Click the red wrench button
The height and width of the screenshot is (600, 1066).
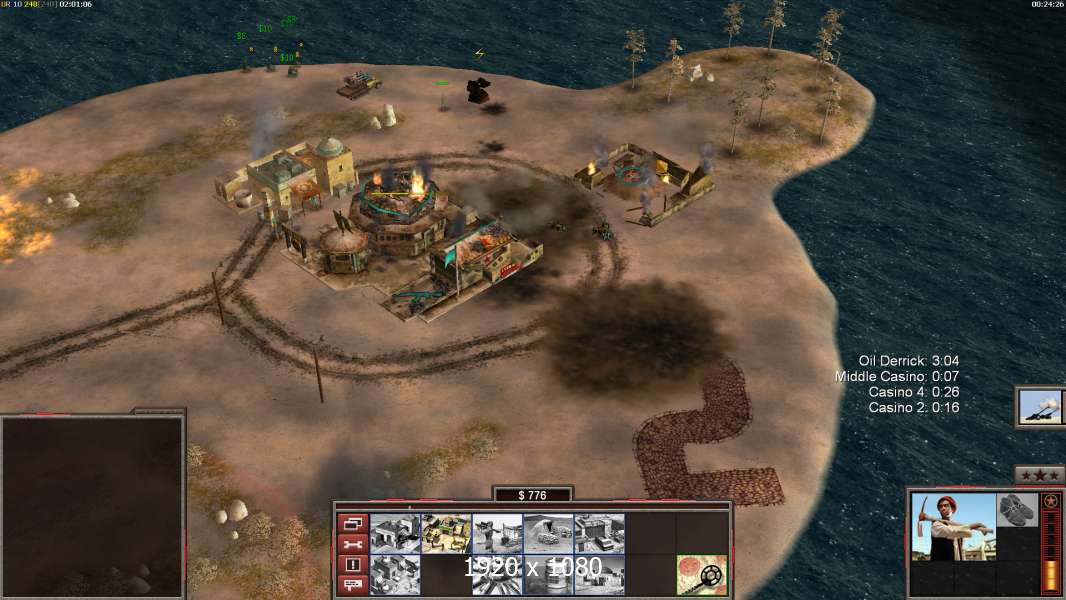(352, 544)
